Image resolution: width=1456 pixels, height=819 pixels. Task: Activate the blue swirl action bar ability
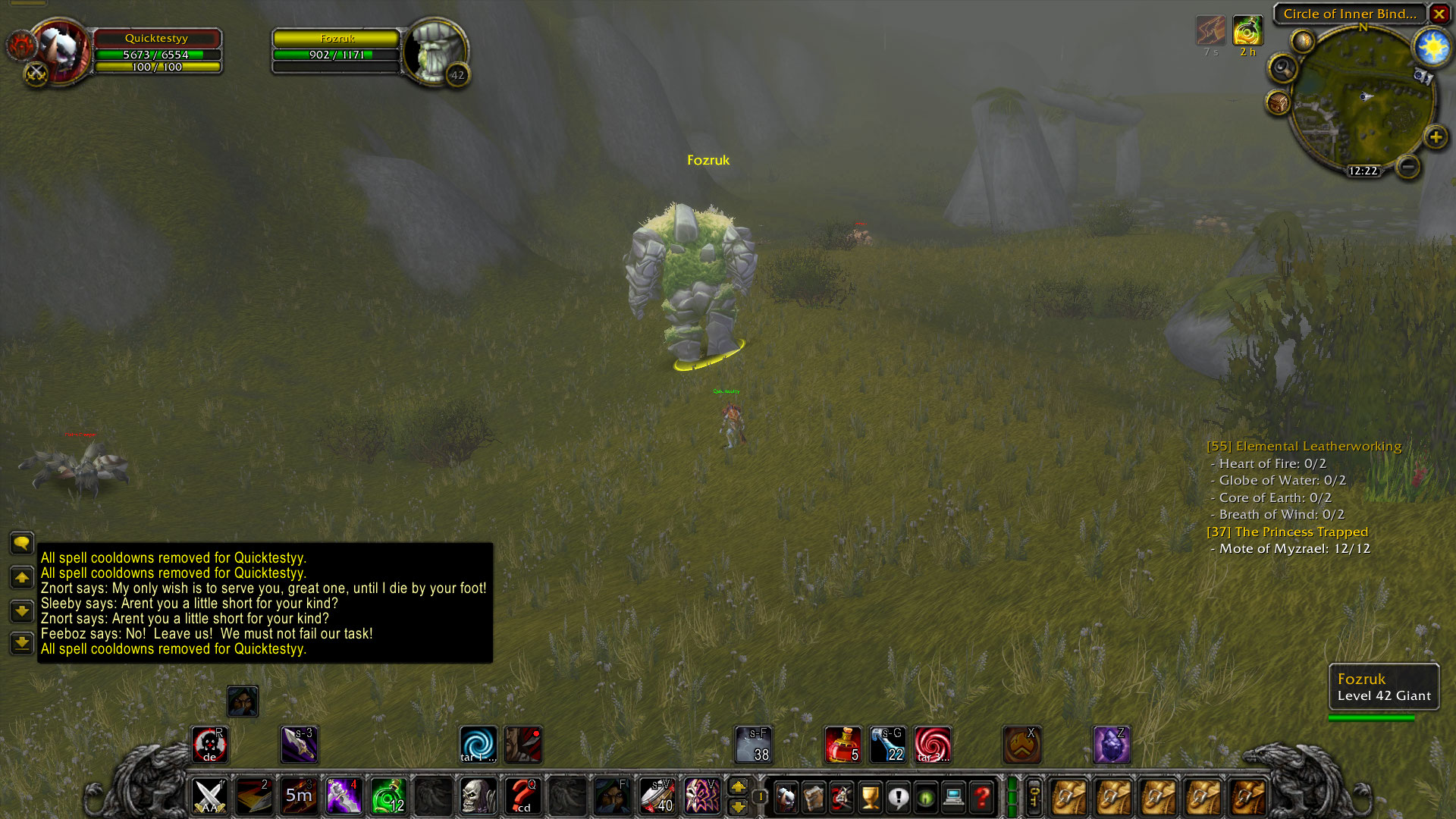[x=478, y=745]
